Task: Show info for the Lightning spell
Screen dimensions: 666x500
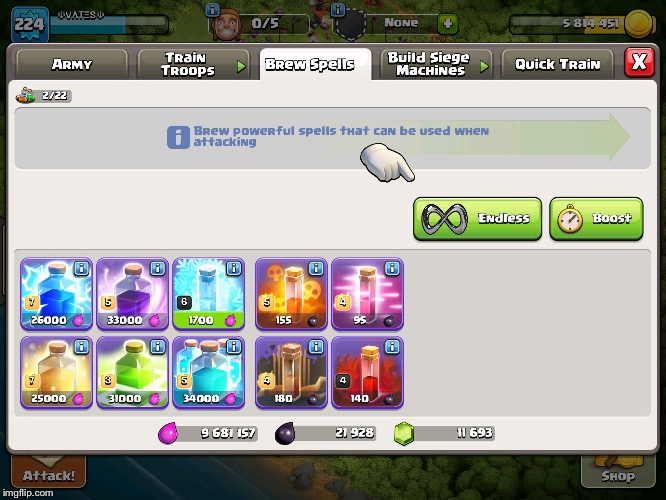Action: click(x=81, y=269)
